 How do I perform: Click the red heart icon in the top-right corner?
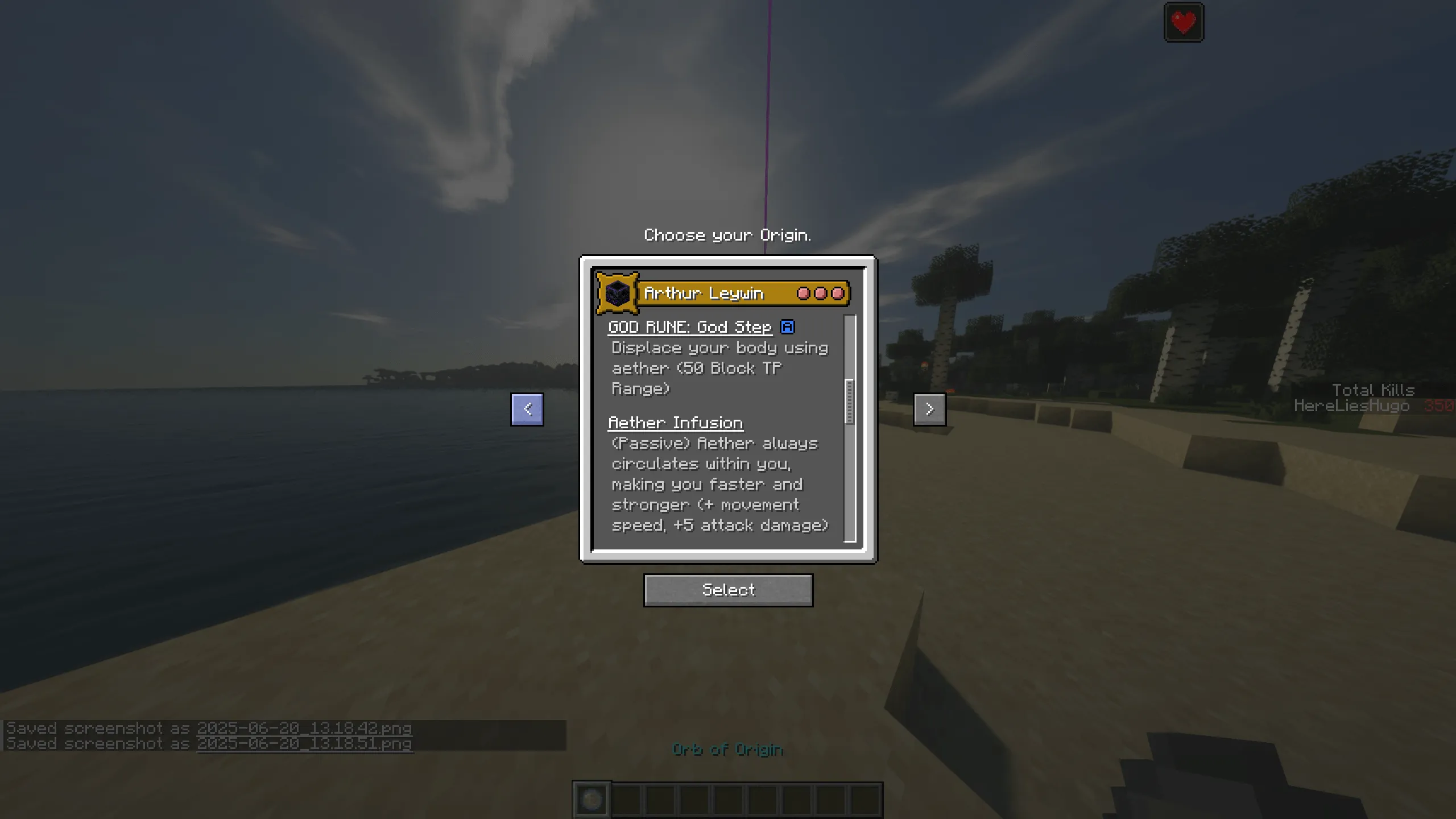point(1184,22)
